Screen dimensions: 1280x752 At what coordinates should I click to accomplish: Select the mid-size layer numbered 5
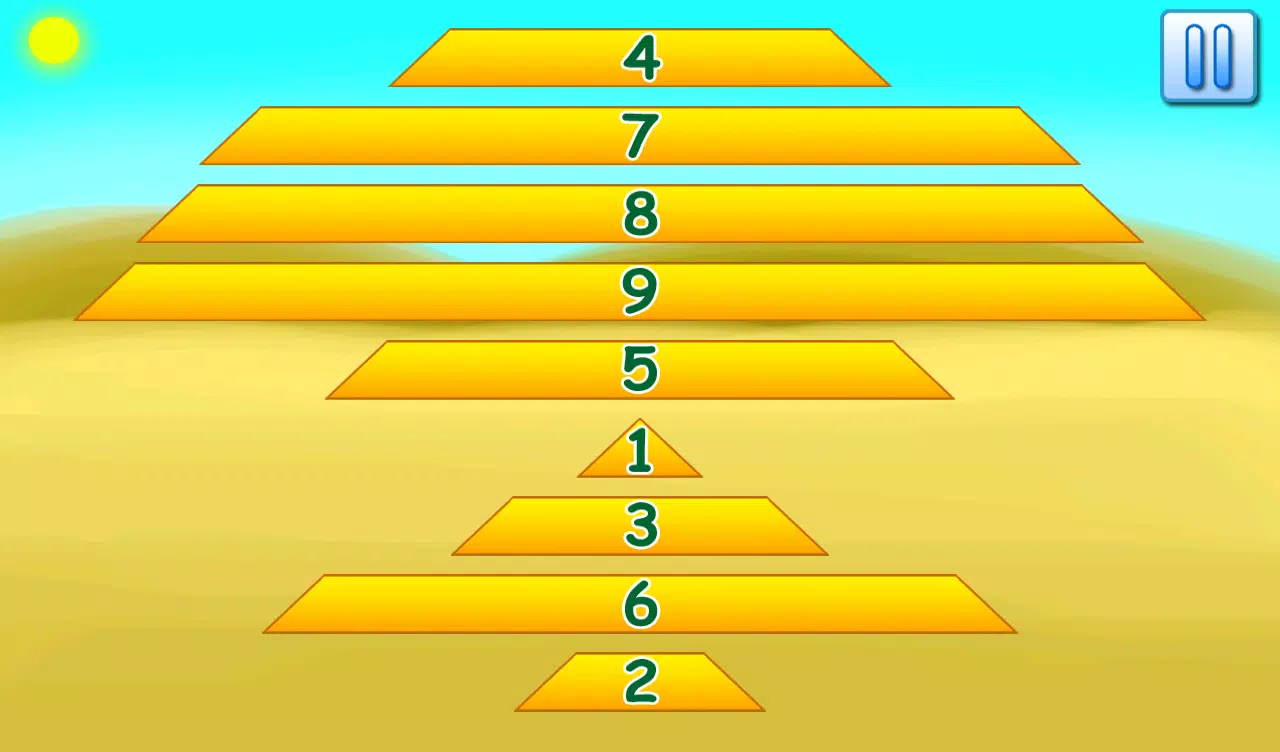640,370
